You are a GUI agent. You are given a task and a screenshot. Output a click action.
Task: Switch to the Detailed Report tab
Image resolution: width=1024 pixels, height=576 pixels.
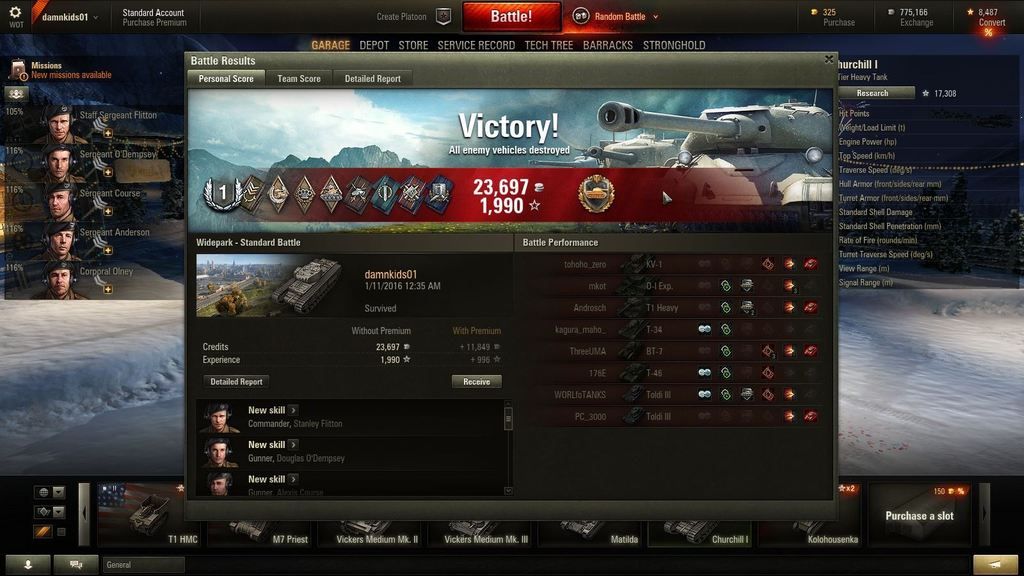click(372, 78)
